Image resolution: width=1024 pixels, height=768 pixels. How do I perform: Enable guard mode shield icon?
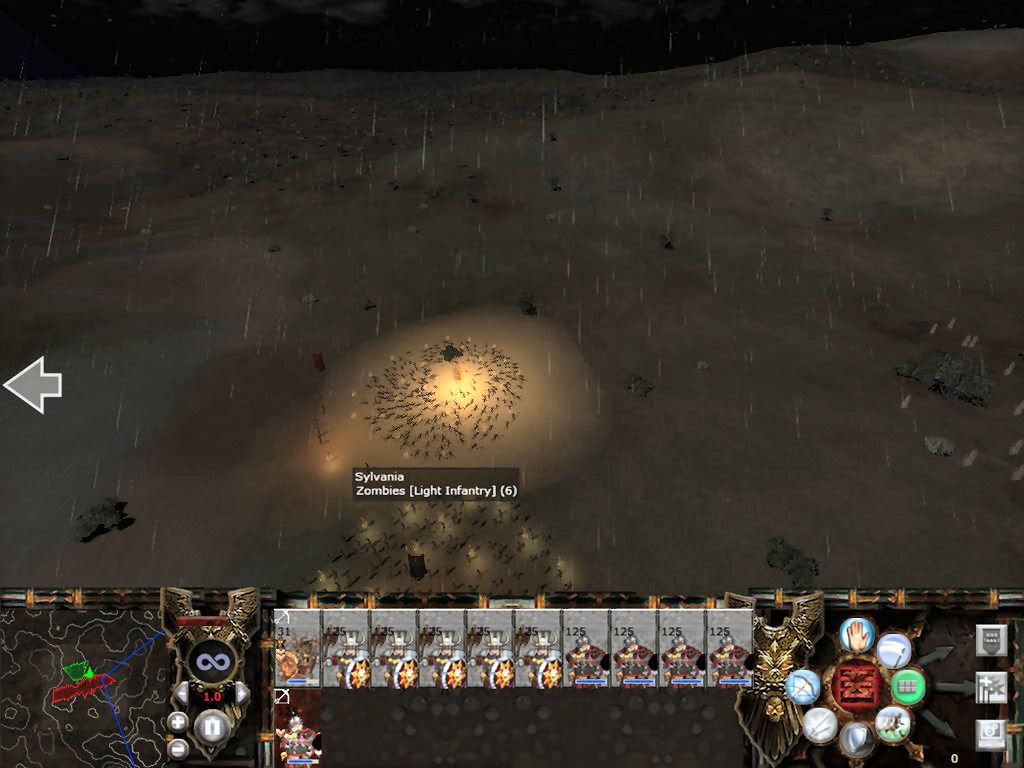pyautogui.click(x=855, y=739)
